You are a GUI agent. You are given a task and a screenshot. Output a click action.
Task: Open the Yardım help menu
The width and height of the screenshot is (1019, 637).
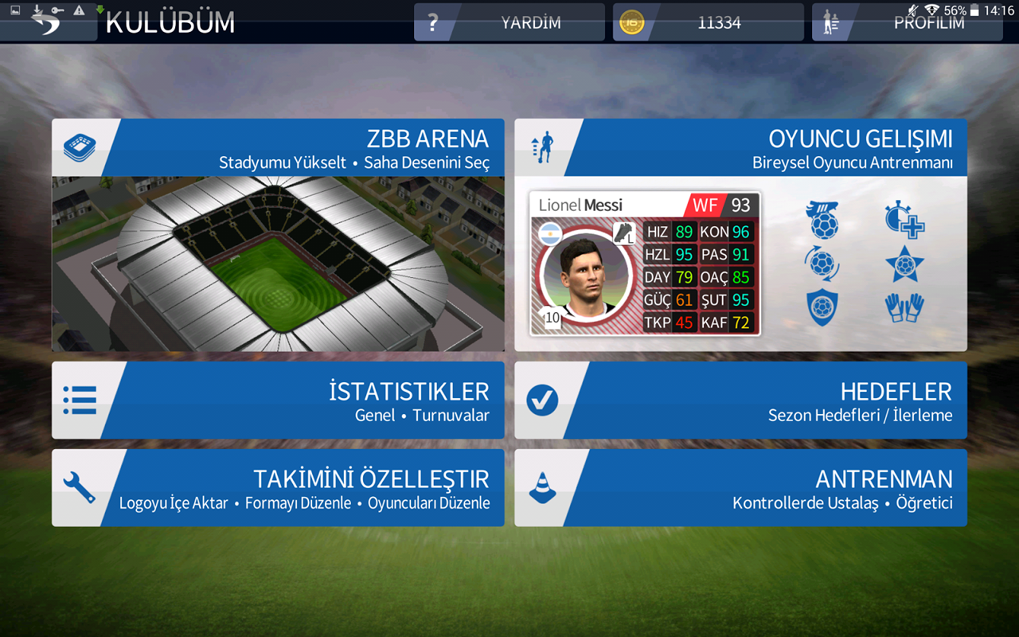(x=509, y=22)
